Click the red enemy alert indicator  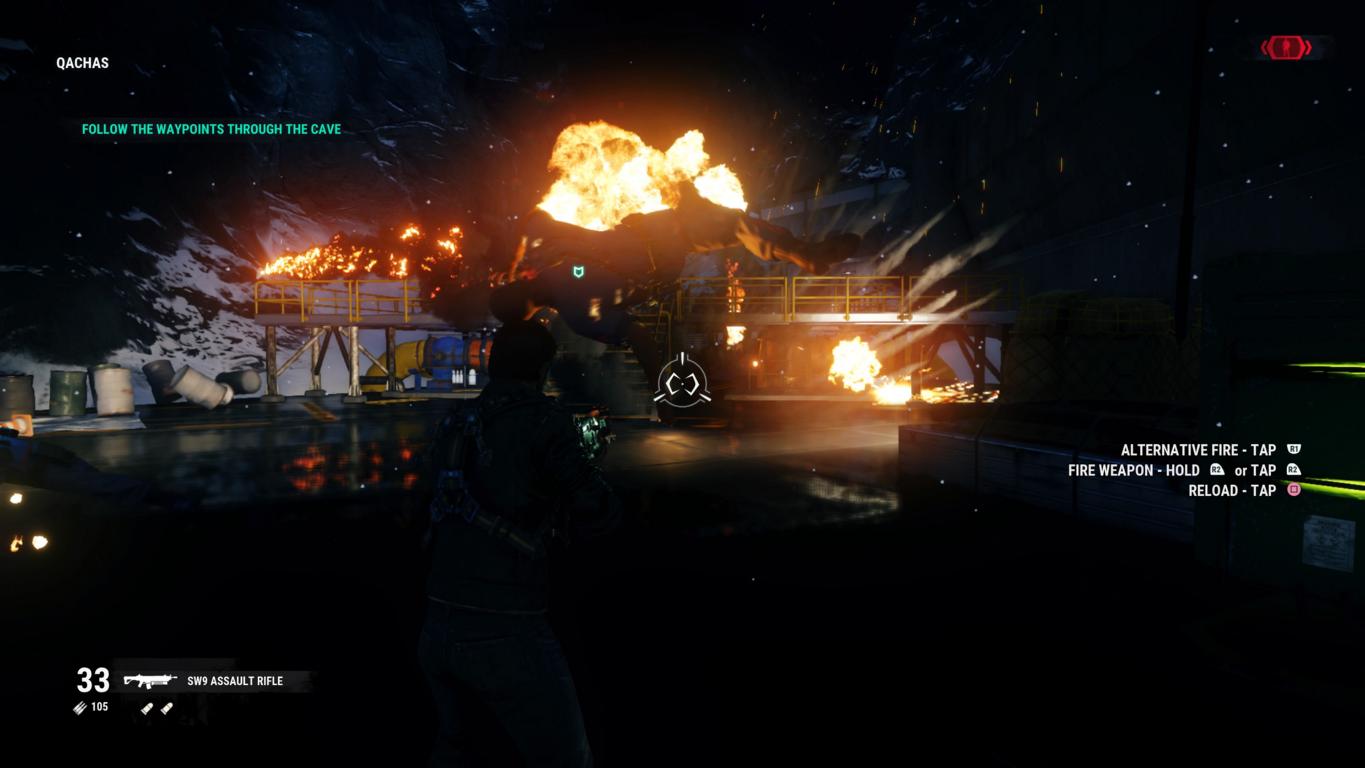click(1285, 47)
